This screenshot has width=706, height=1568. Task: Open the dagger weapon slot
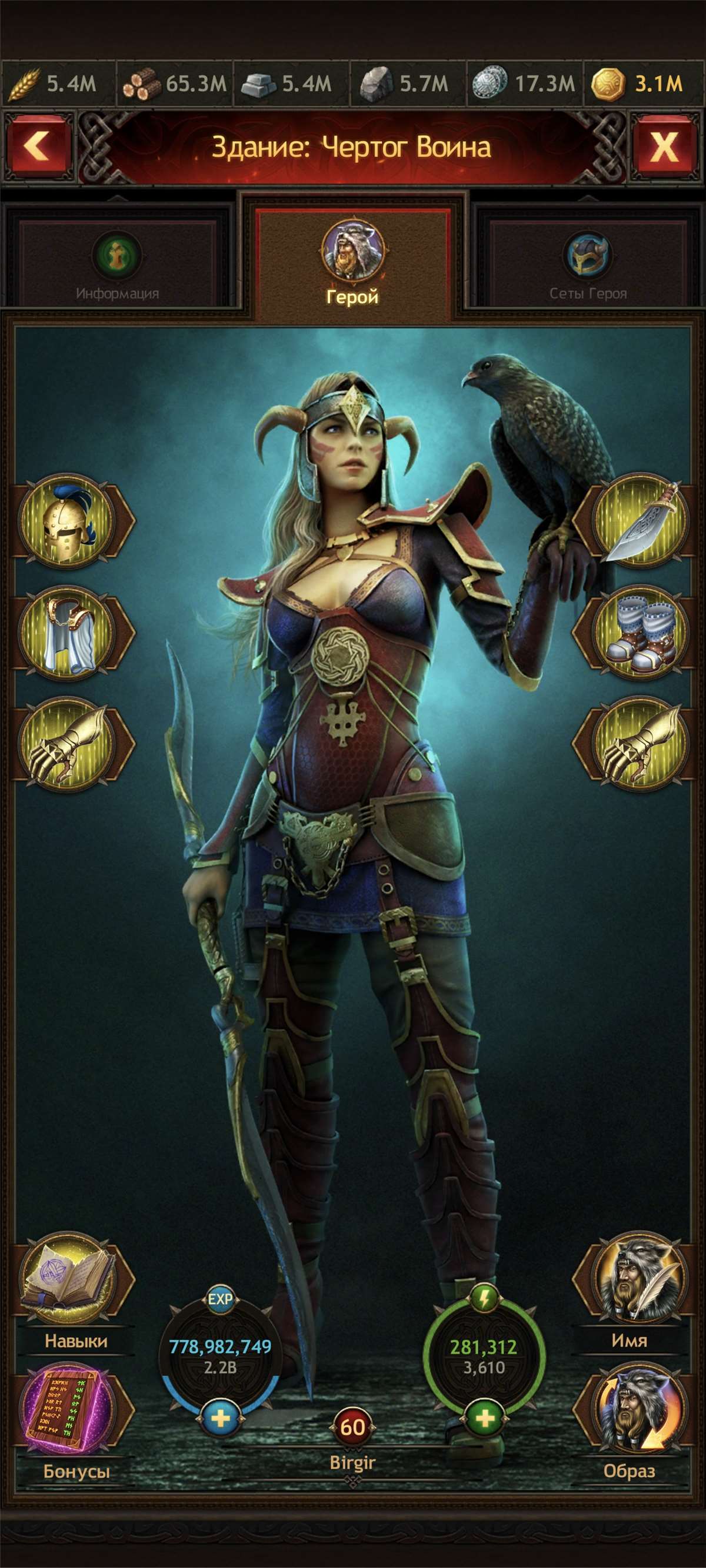pyautogui.click(x=640, y=521)
